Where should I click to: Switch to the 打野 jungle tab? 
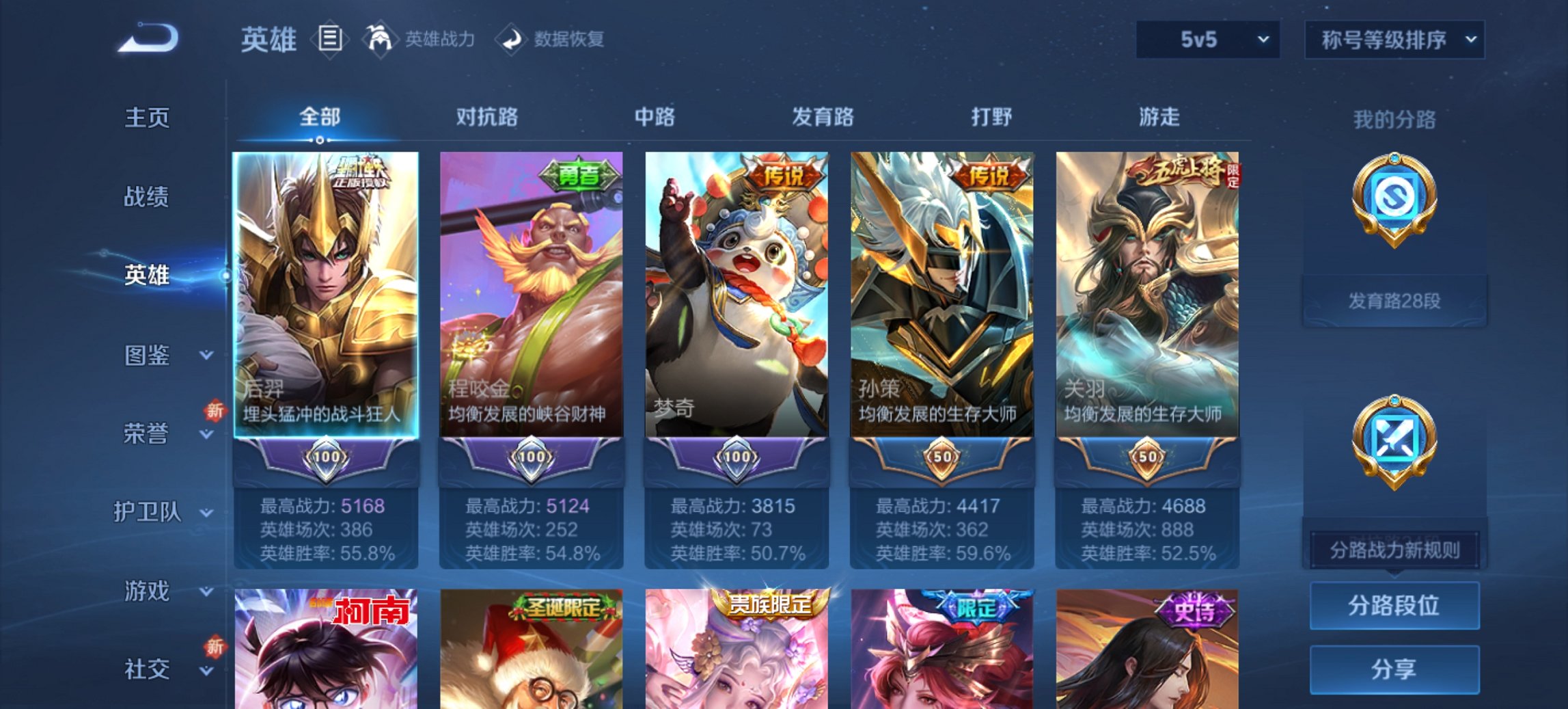[x=992, y=117]
